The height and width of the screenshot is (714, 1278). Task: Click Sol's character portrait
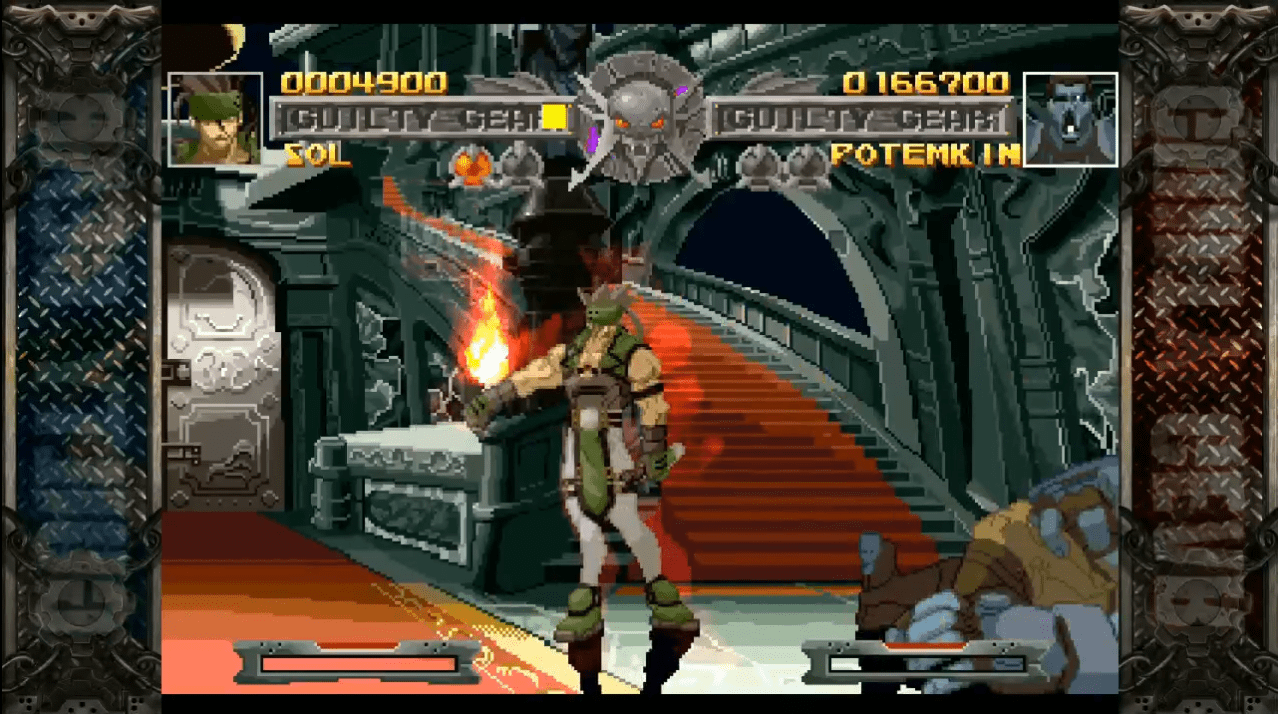215,119
